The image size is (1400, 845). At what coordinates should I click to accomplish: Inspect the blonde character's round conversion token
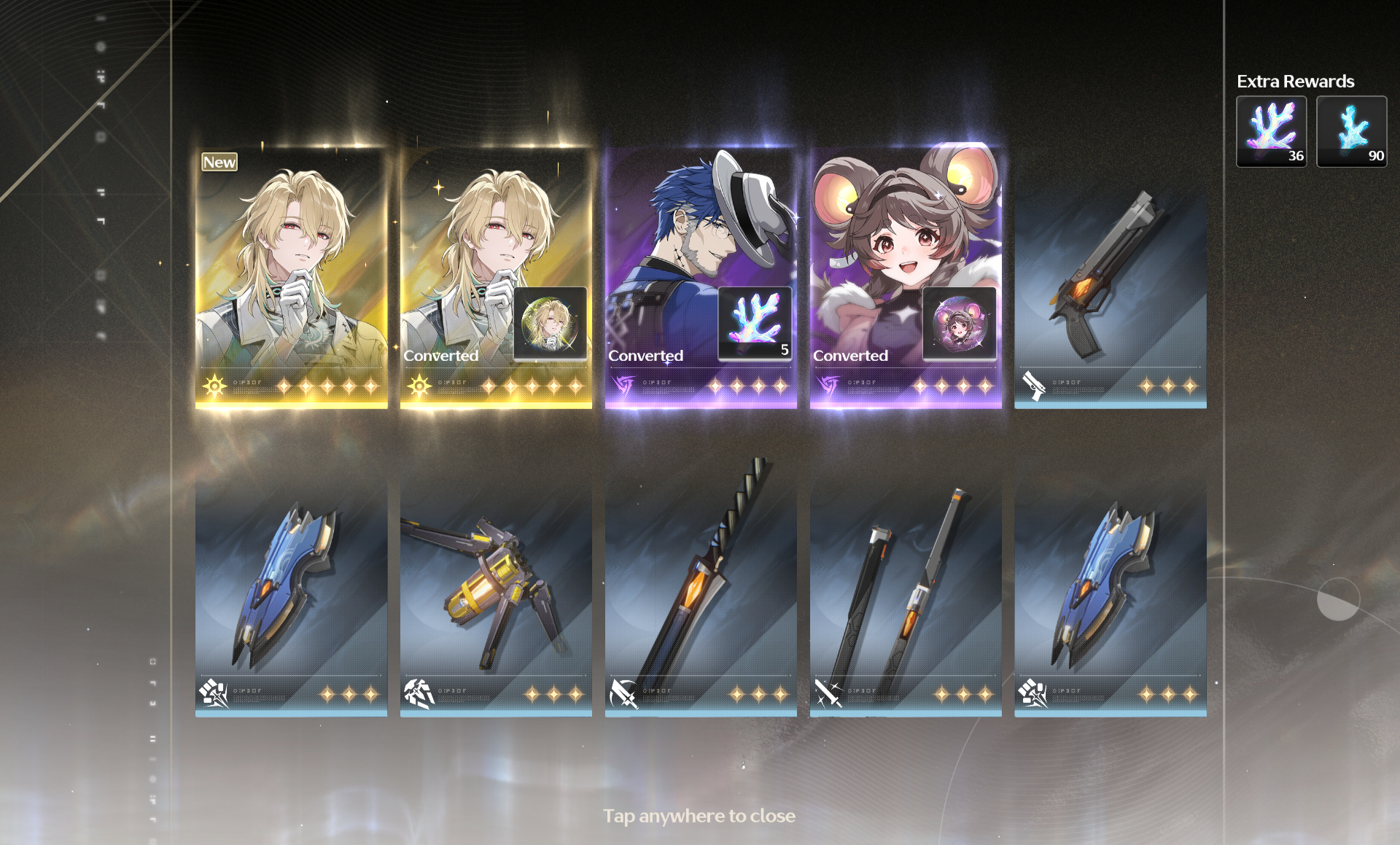[x=550, y=323]
